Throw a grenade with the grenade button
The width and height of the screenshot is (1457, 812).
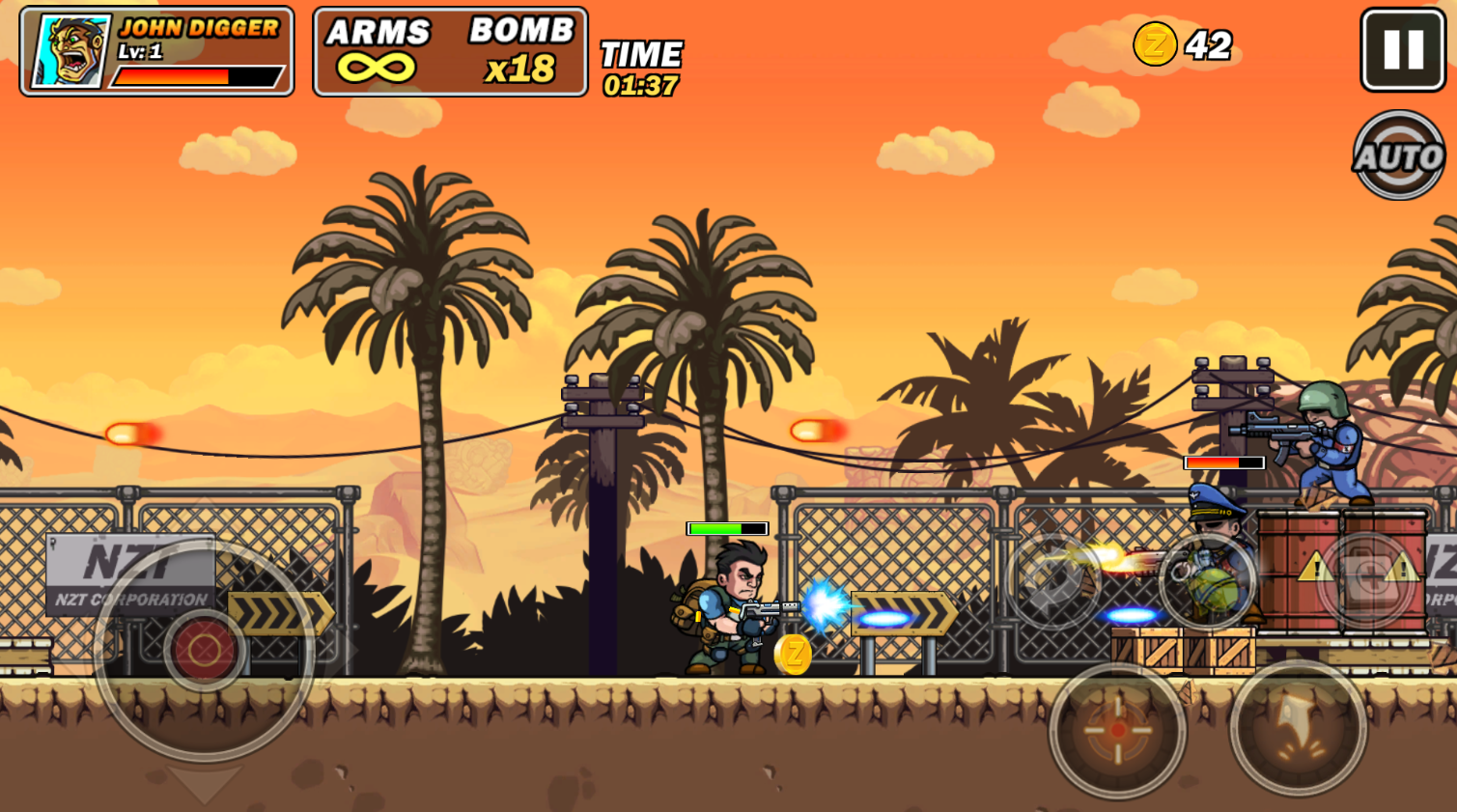click(x=1207, y=580)
